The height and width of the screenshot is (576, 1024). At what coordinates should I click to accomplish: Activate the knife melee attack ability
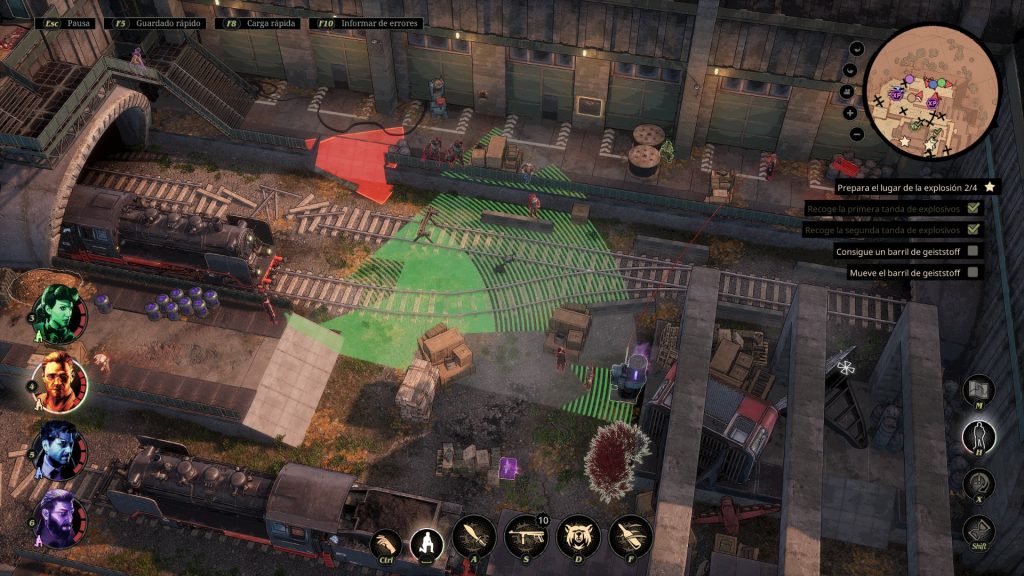474,538
